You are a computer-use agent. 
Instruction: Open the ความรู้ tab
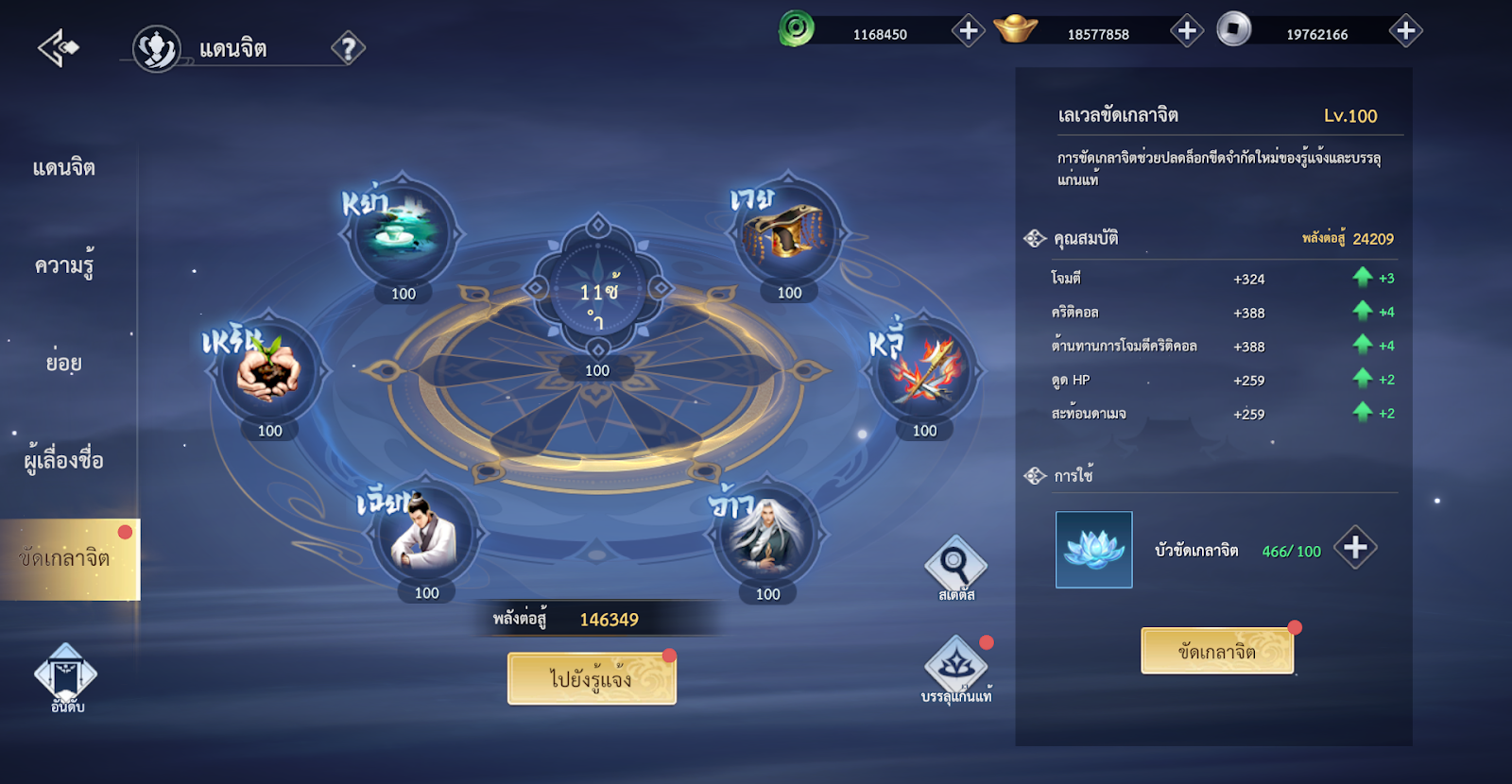(64, 266)
